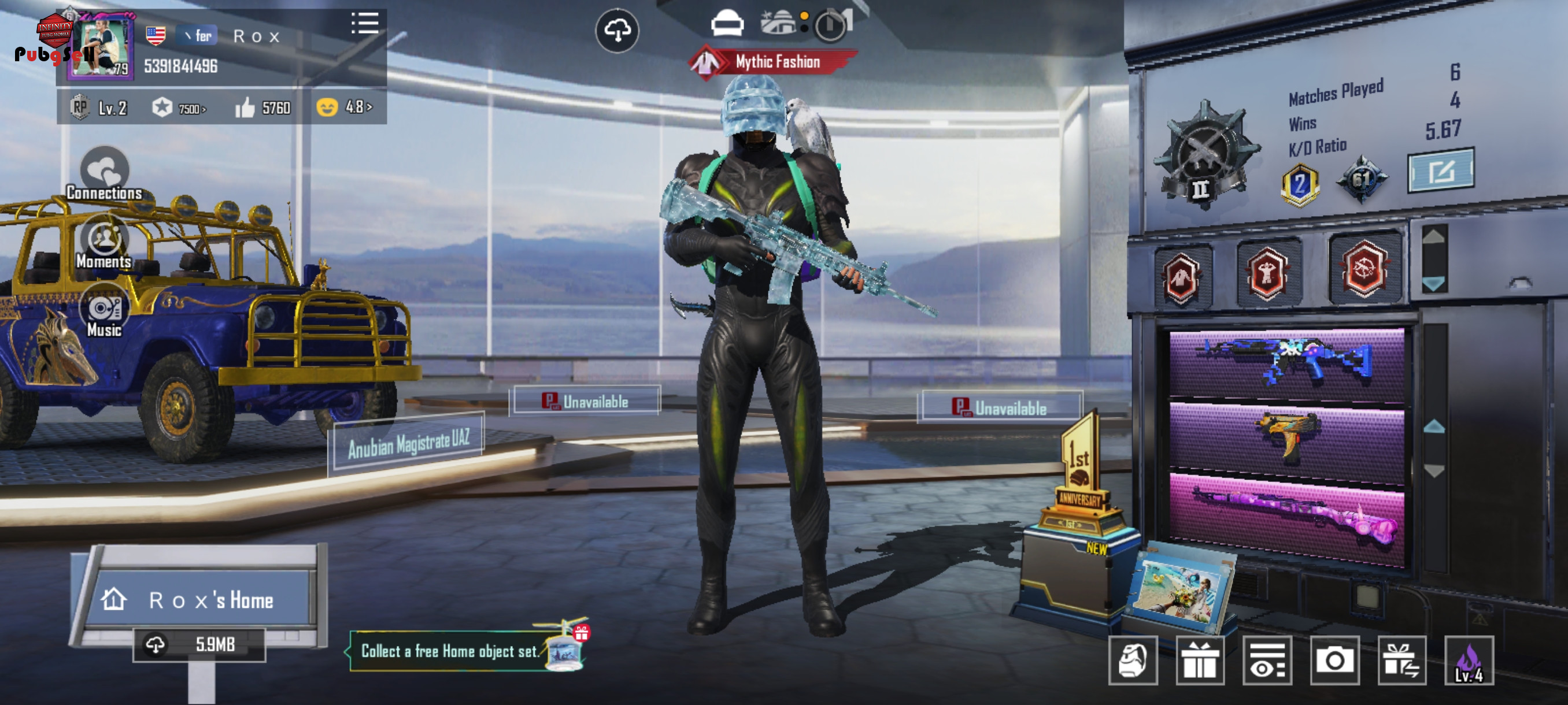Open the camera screenshot button
The image size is (1568, 705).
(x=1334, y=661)
